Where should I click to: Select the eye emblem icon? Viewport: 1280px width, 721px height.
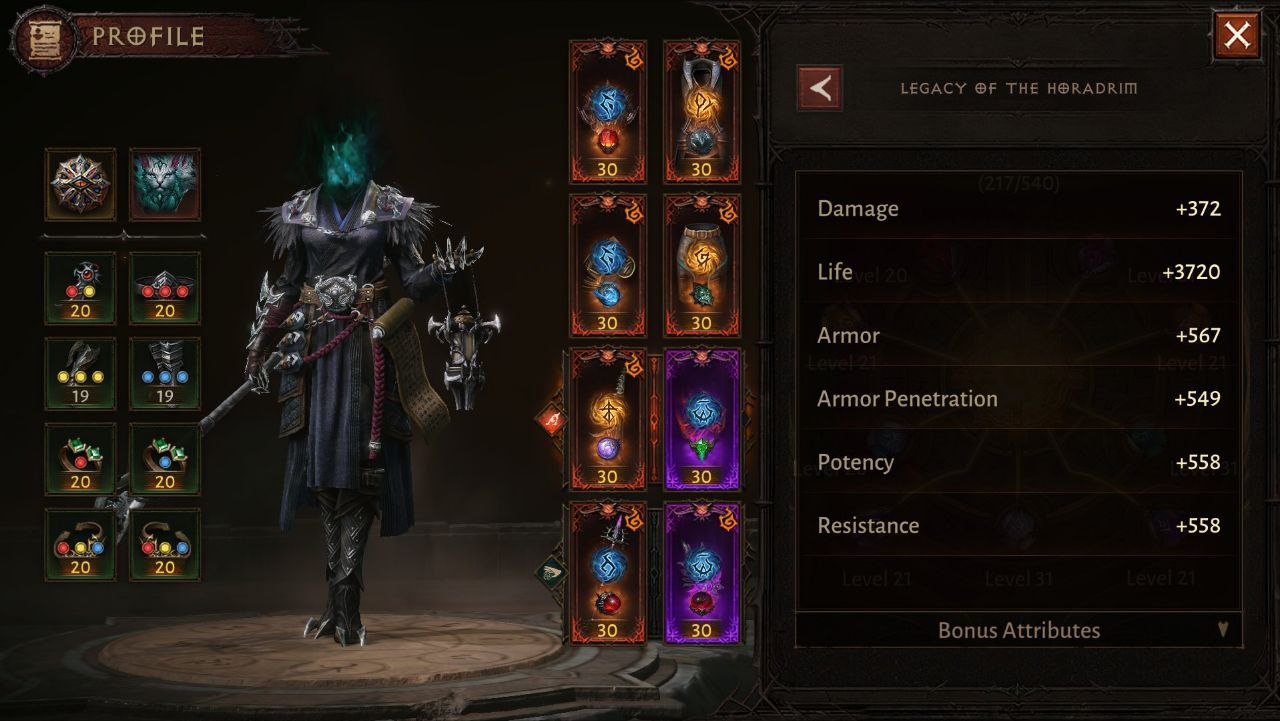tap(80, 185)
